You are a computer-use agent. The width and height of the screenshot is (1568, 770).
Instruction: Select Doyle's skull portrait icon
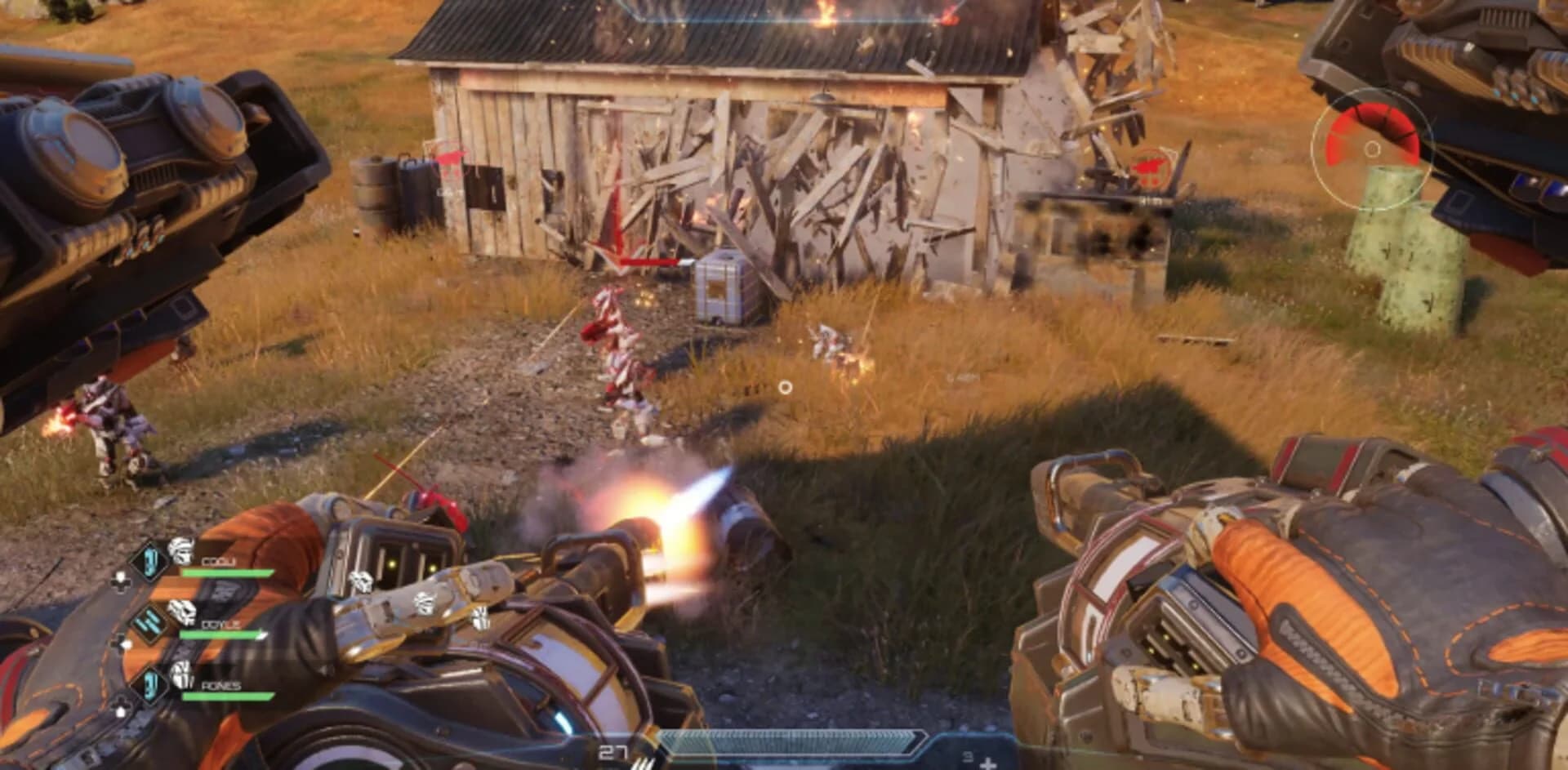(x=181, y=612)
